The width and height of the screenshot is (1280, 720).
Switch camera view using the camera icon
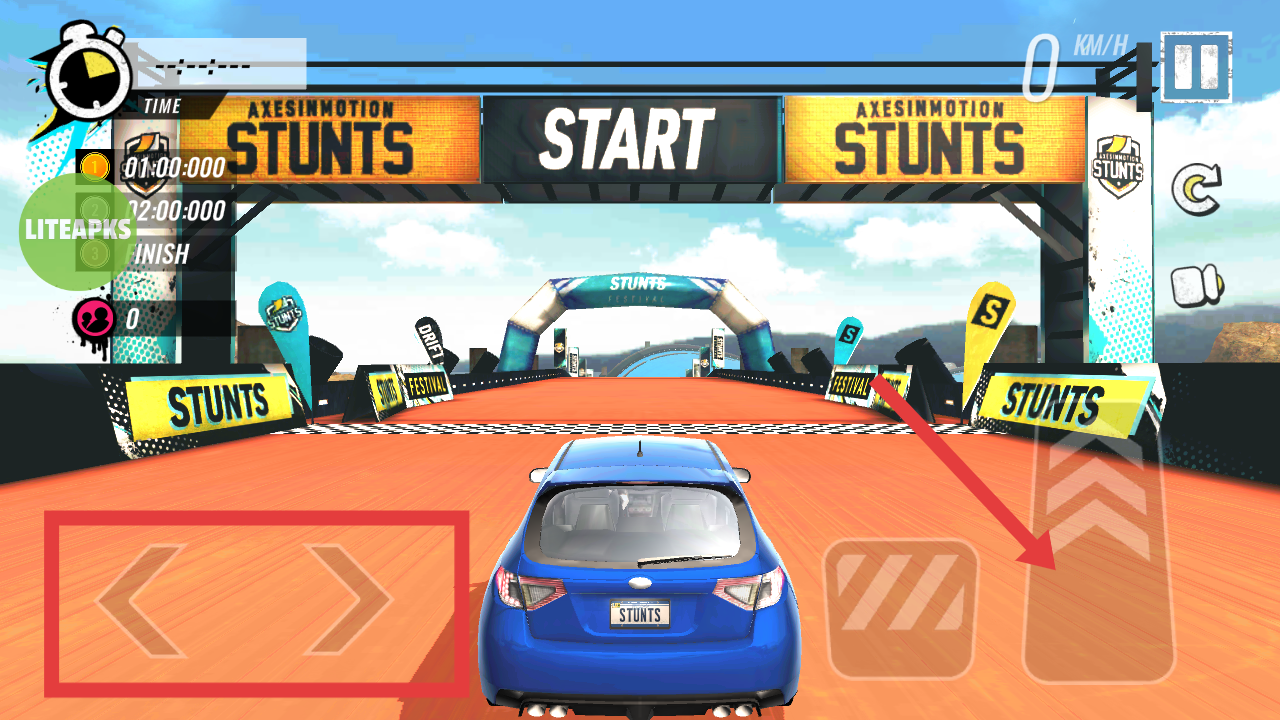(x=1197, y=285)
